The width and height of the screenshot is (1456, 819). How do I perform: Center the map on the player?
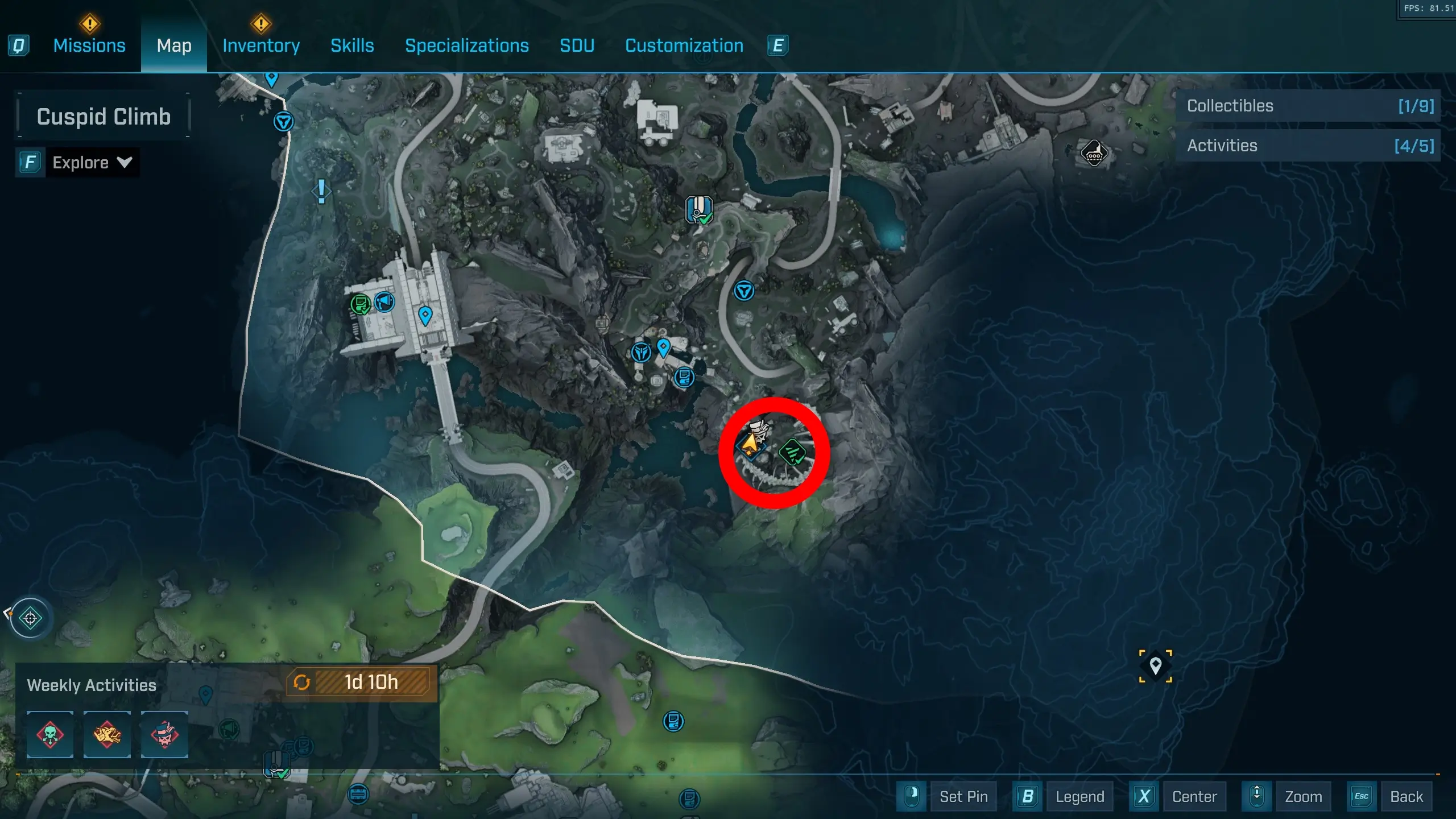tap(1194, 796)
